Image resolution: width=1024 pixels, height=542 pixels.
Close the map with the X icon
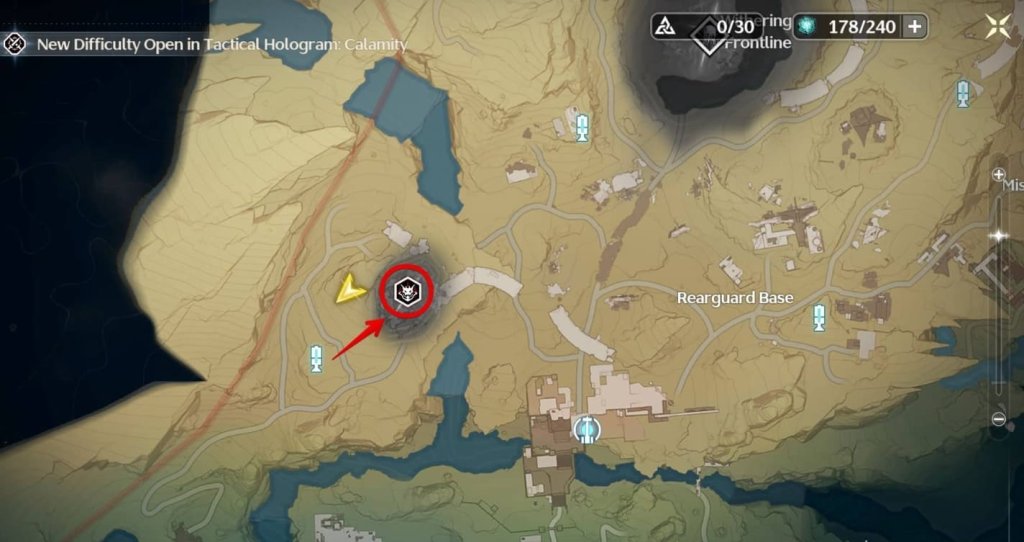pyautogui.click(x=997, y=27)
